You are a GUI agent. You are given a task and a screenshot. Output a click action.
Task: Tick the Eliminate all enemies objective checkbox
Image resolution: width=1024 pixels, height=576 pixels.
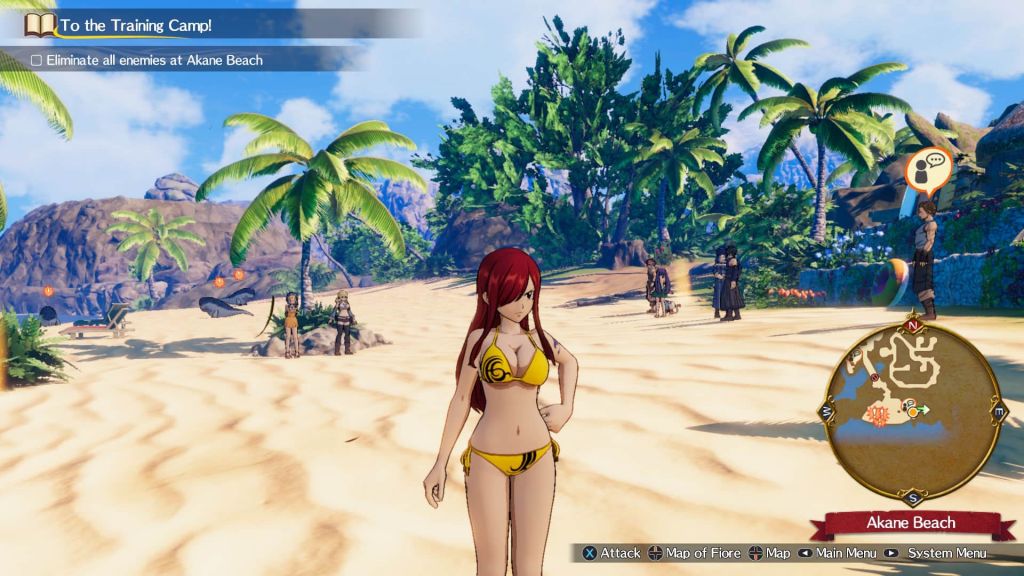tap(36, 60)
